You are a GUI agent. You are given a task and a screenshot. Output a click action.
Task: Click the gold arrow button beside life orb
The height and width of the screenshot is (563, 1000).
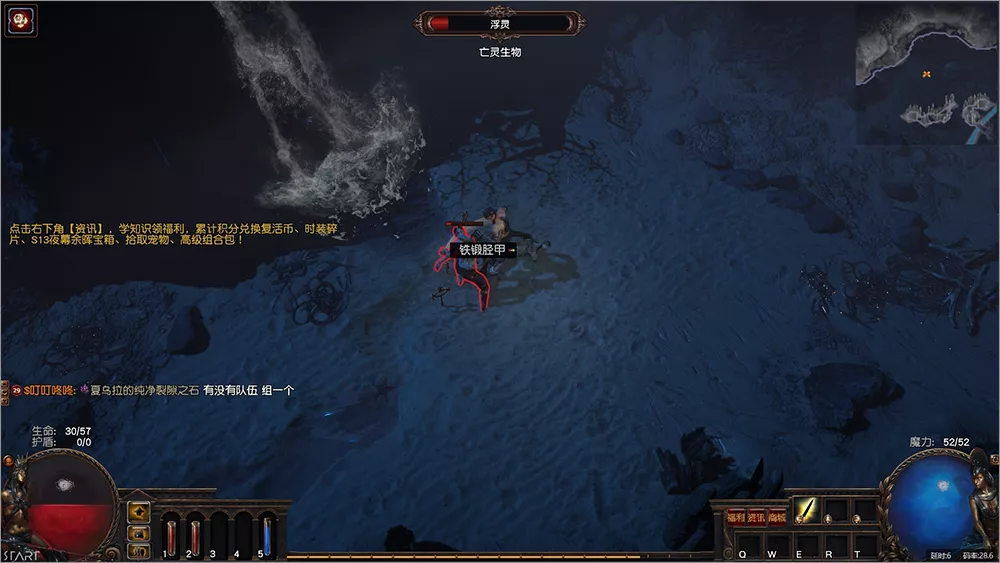point(138,512)
